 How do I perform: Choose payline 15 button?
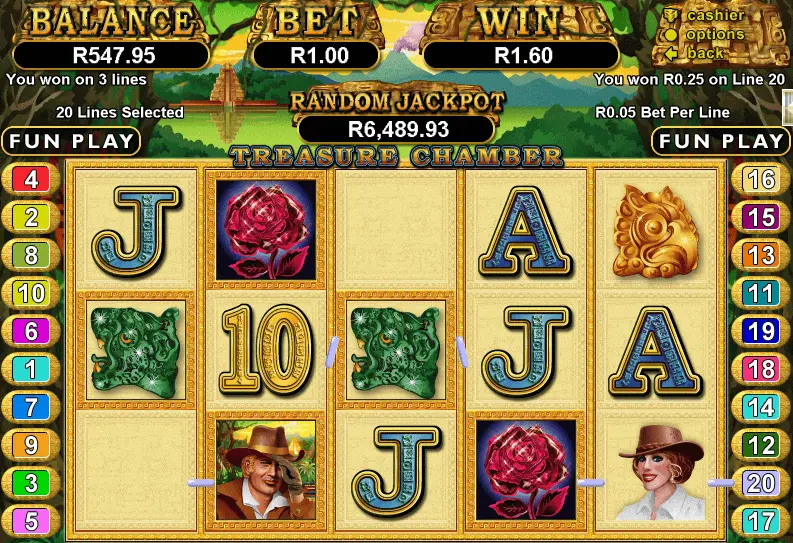pyautogui.click(x=761, y=217)
